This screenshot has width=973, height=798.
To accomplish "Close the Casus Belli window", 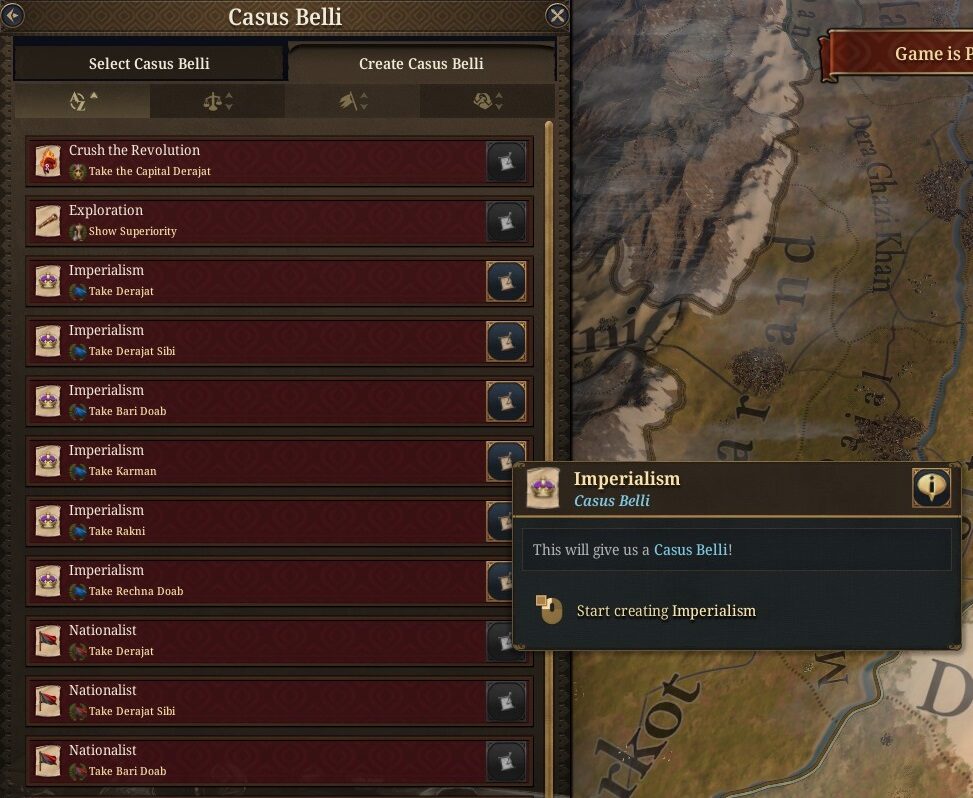I will pos(557,15).
